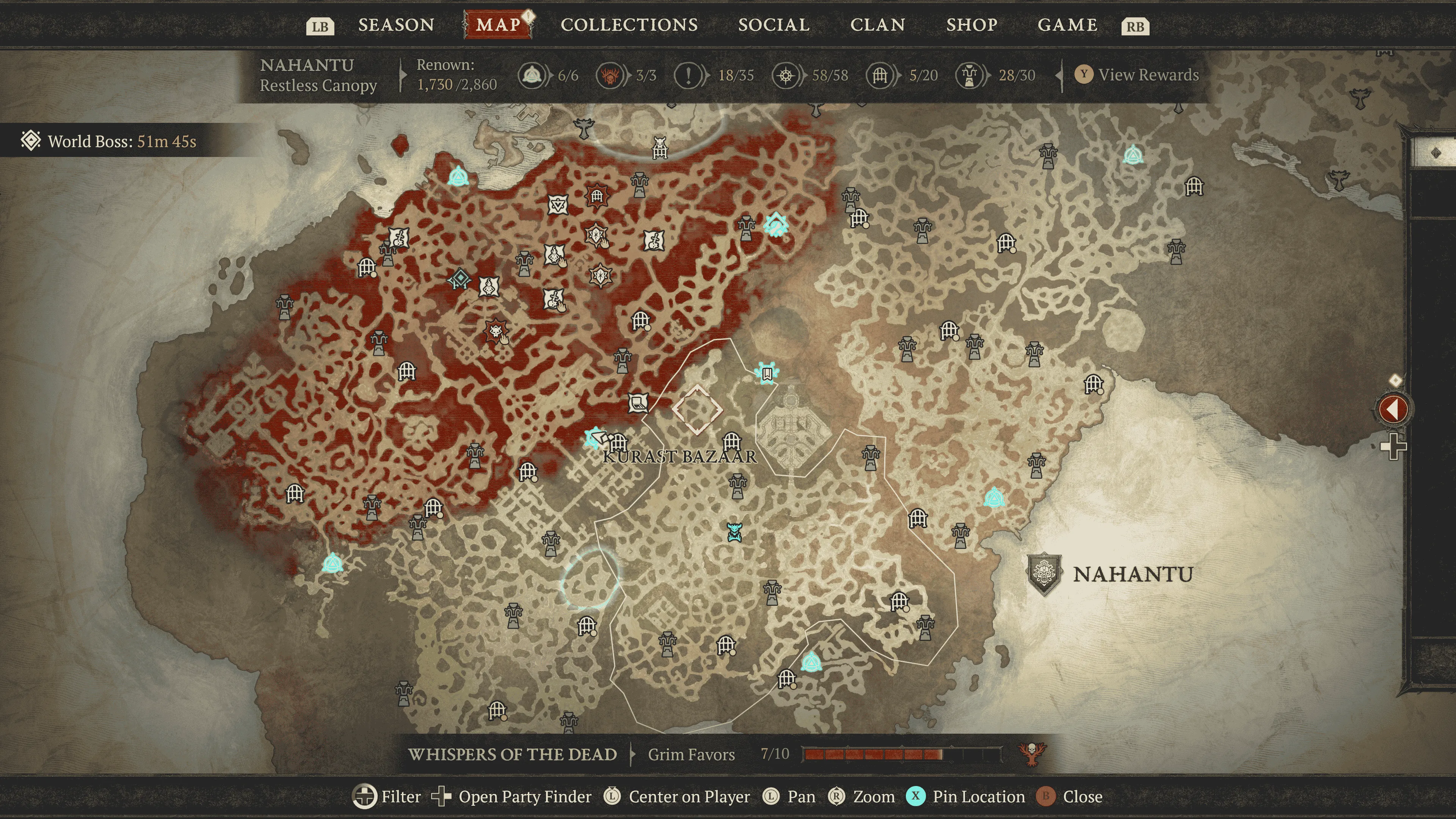Screen dimensions: 1456x819
Task: Click the Nahantu region crest marker
Action: tap(1043, 574)
